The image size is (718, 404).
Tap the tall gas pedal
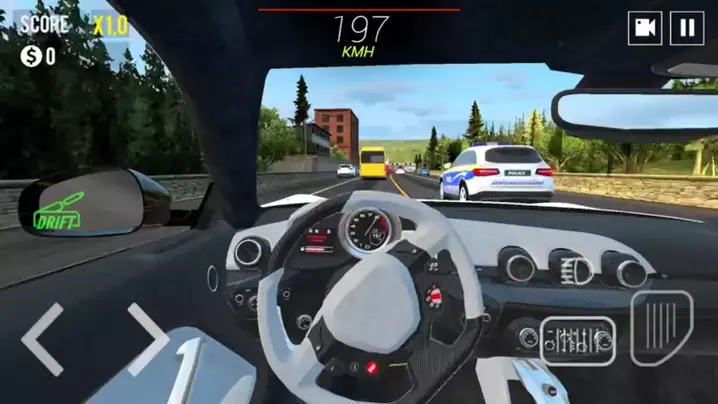[662, 328]
